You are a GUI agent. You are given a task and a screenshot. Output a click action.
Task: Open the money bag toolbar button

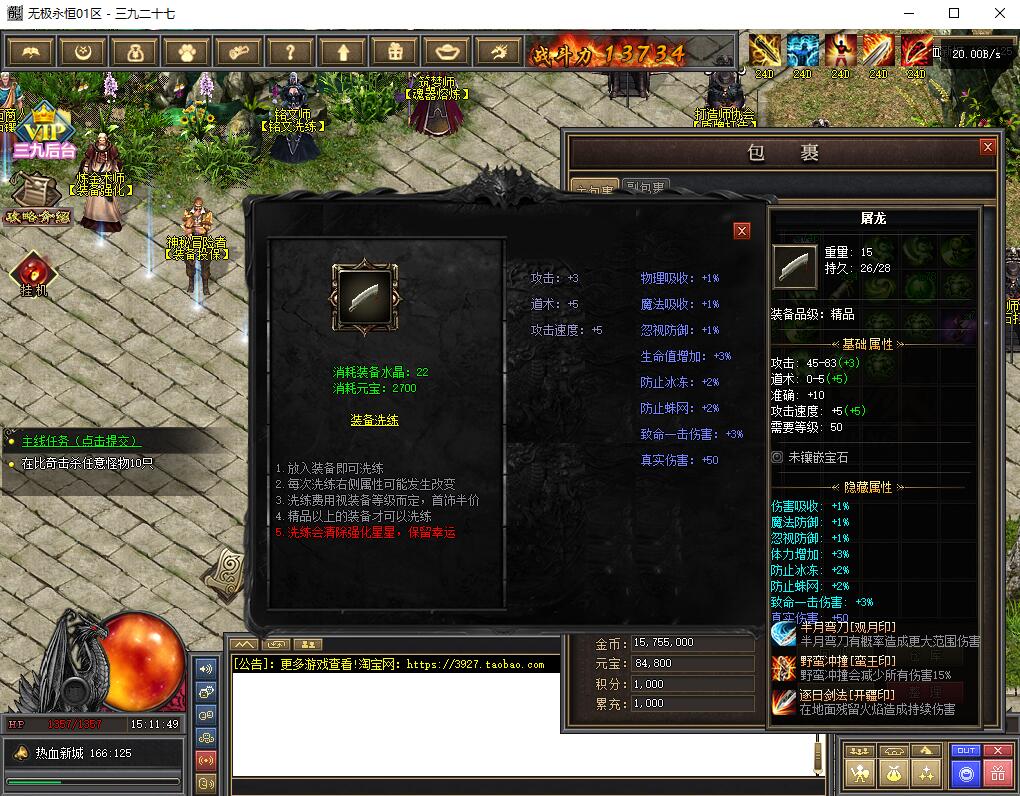pyautogui.click(x=134, y=51)
